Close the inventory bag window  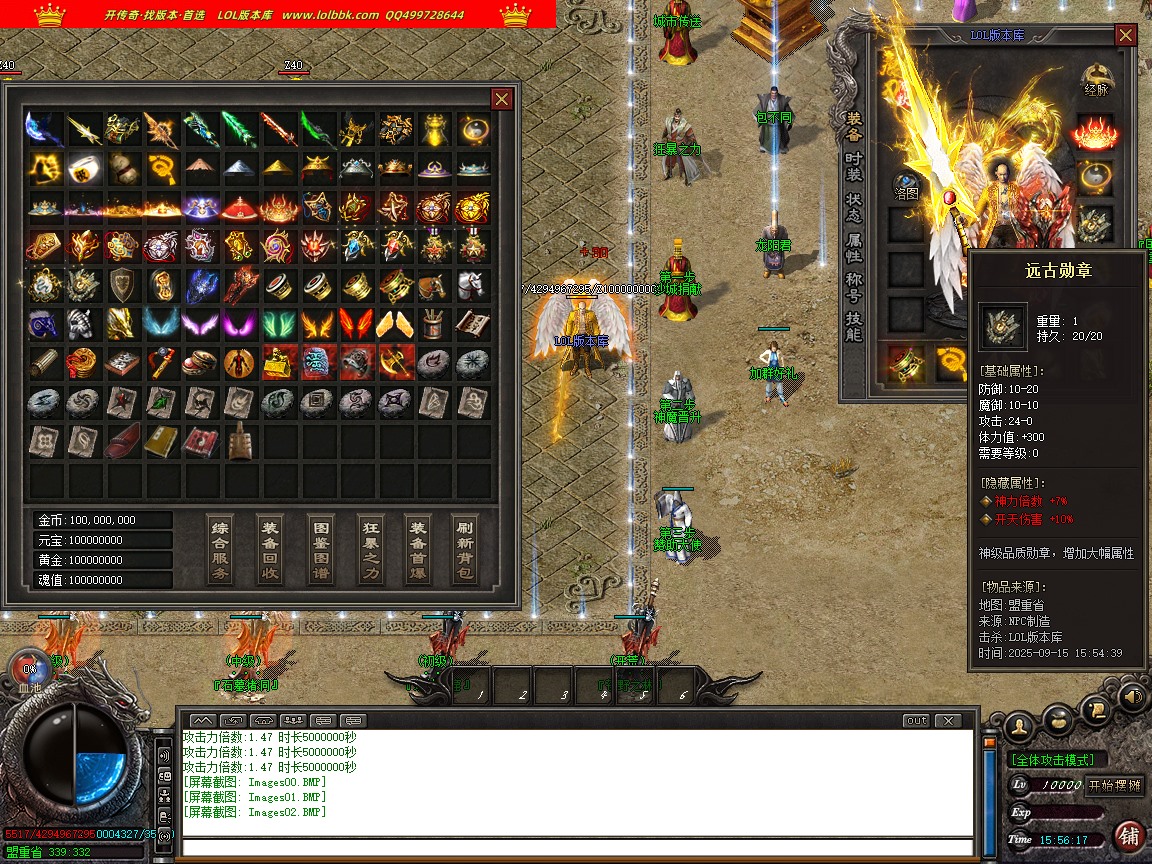pos(502,99)
